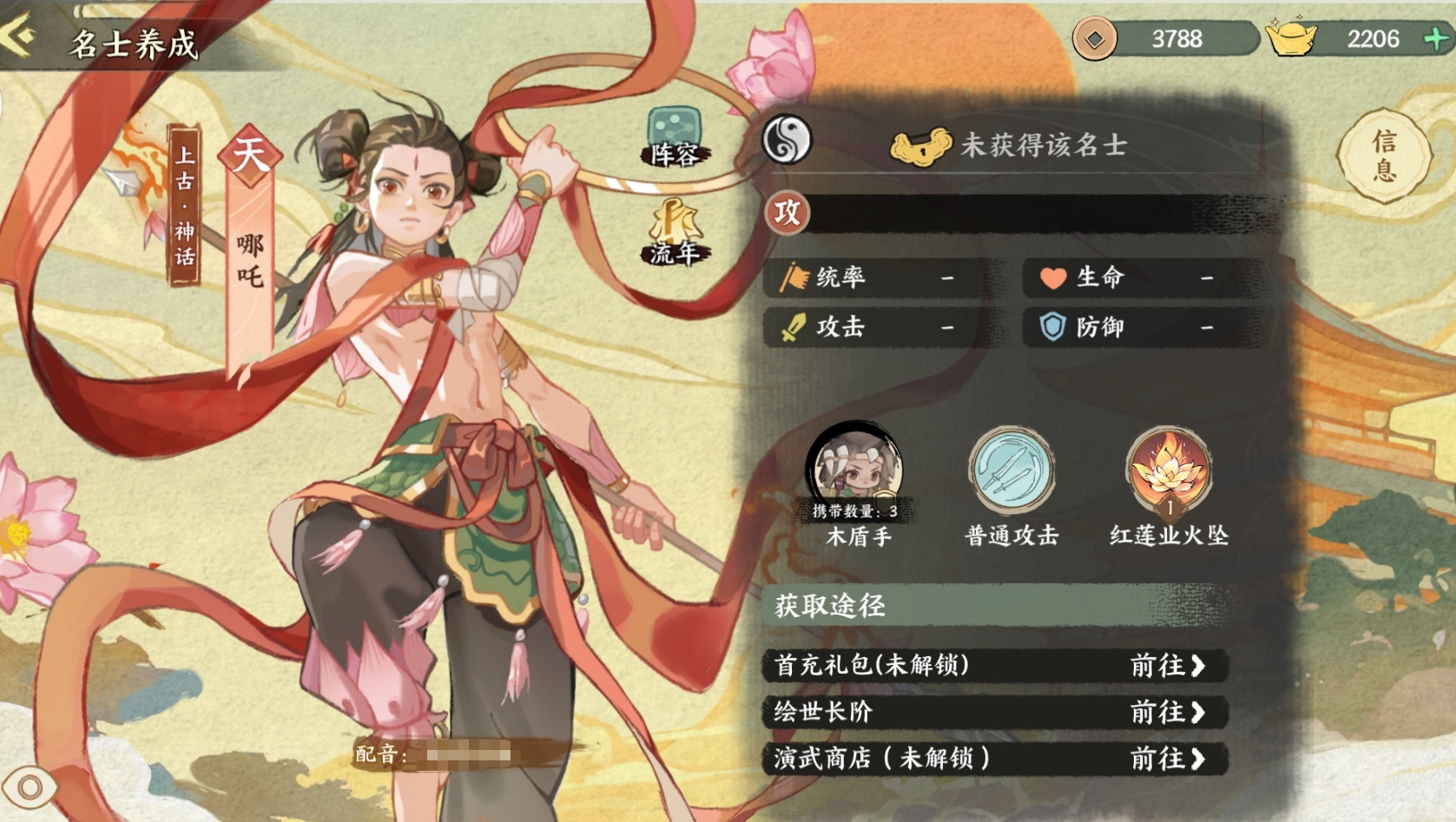Go back using the top-left arrow
1456x822 pixels.
tap(21, 36)
